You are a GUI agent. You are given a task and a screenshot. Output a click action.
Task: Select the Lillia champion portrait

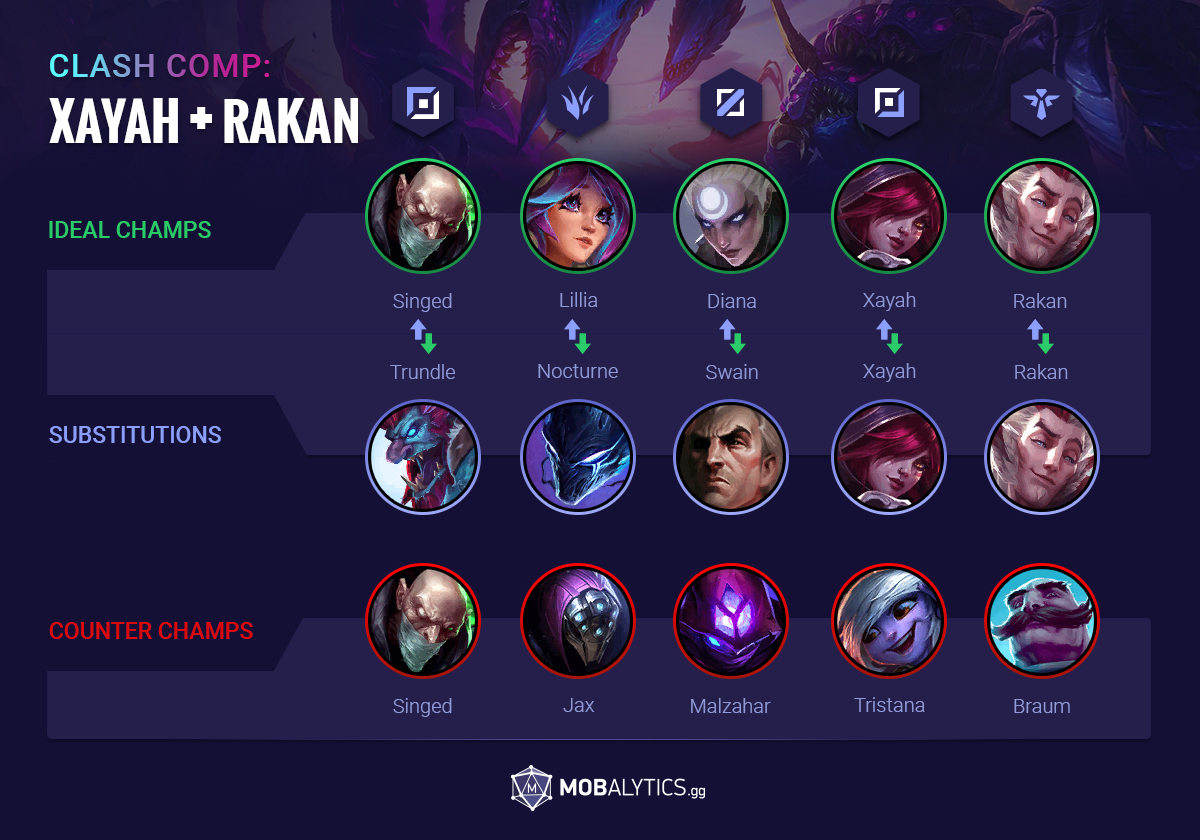tap(578, 215)
